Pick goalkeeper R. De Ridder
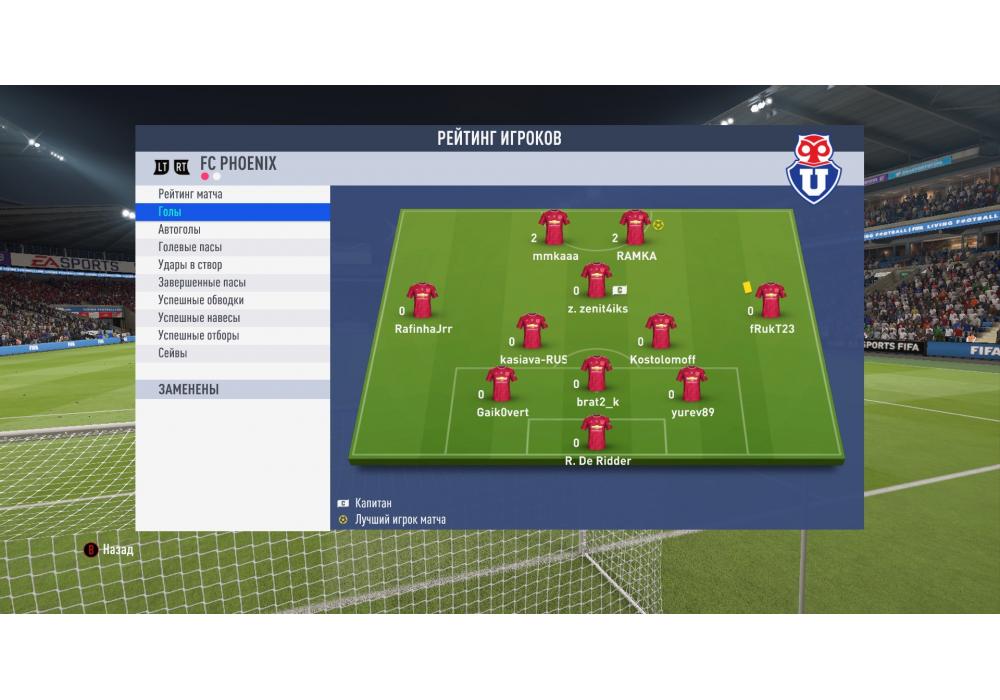This screenshot has width=1000, height=700. coord(597,434)
